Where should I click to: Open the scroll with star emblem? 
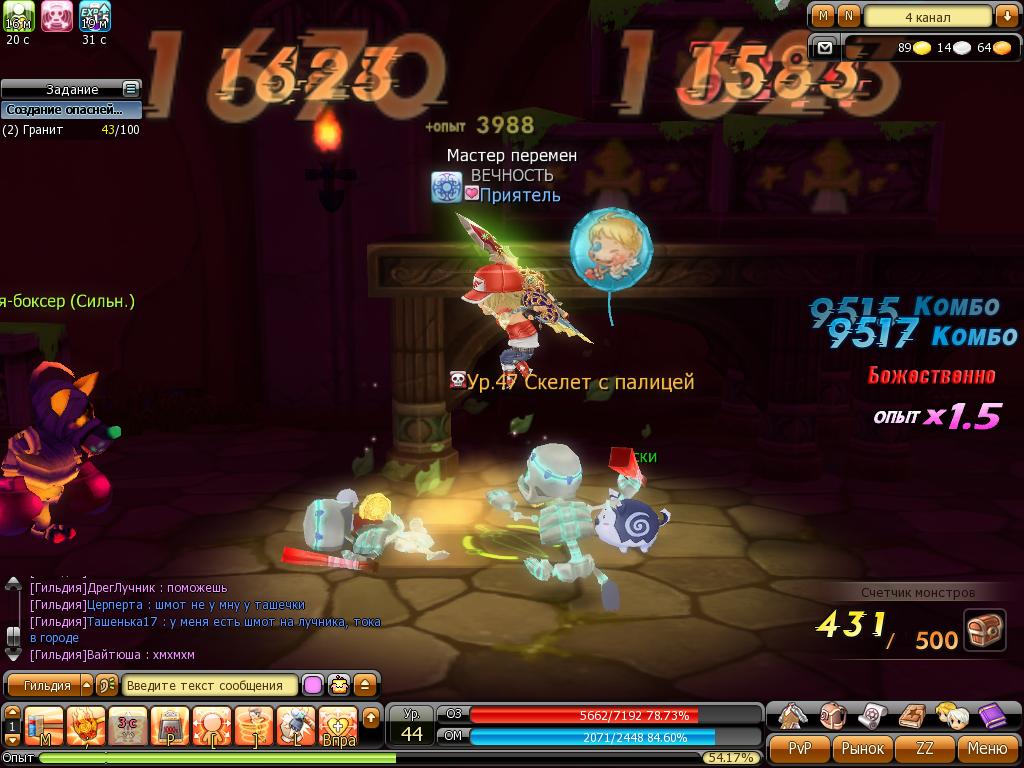click(872, 715)
